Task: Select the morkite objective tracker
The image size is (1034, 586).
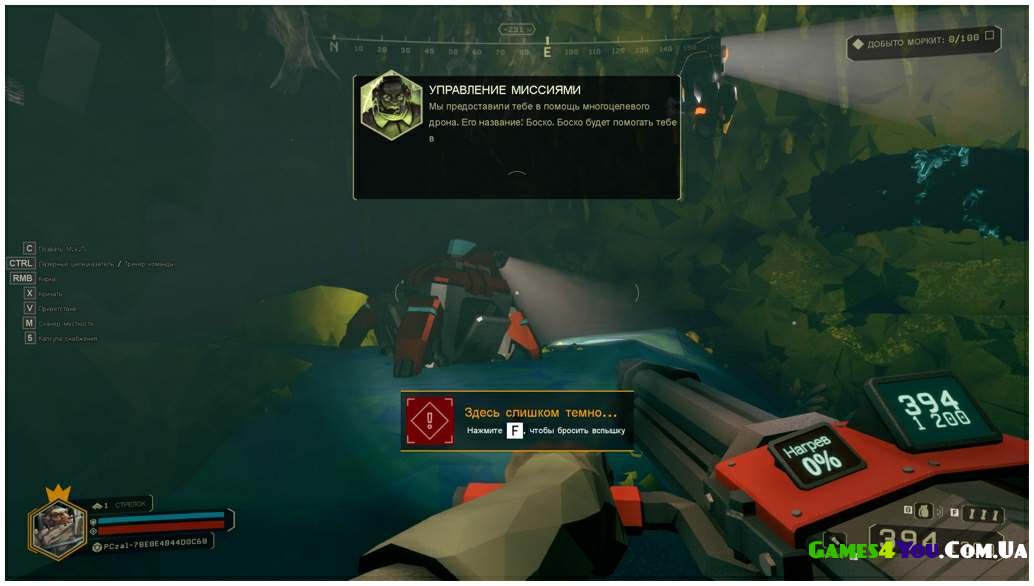Action: click(915, 43)
